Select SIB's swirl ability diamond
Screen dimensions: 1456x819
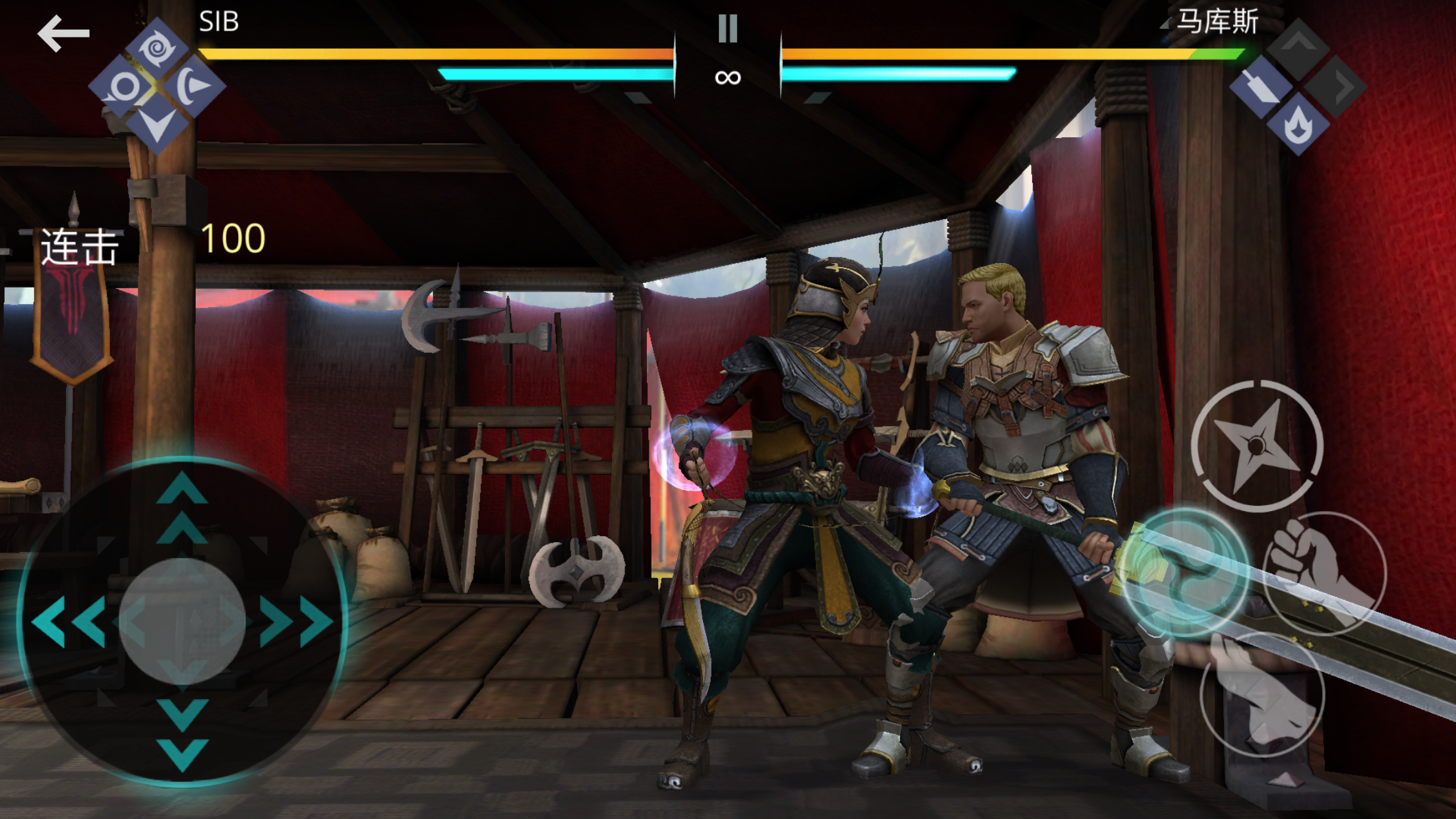point(157,48)
